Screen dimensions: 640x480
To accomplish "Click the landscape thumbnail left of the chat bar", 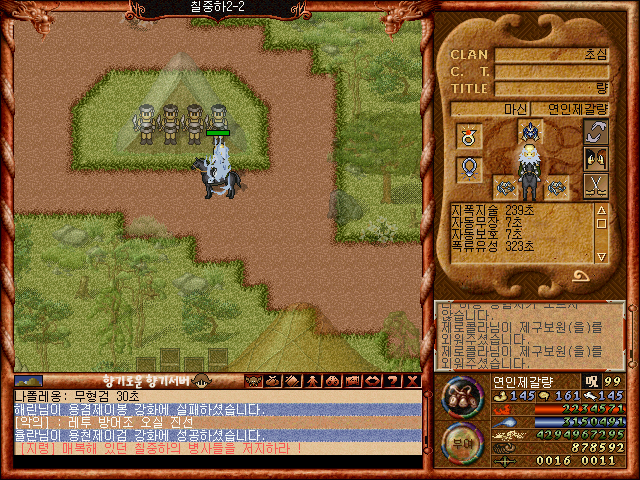I will [28, 381].
